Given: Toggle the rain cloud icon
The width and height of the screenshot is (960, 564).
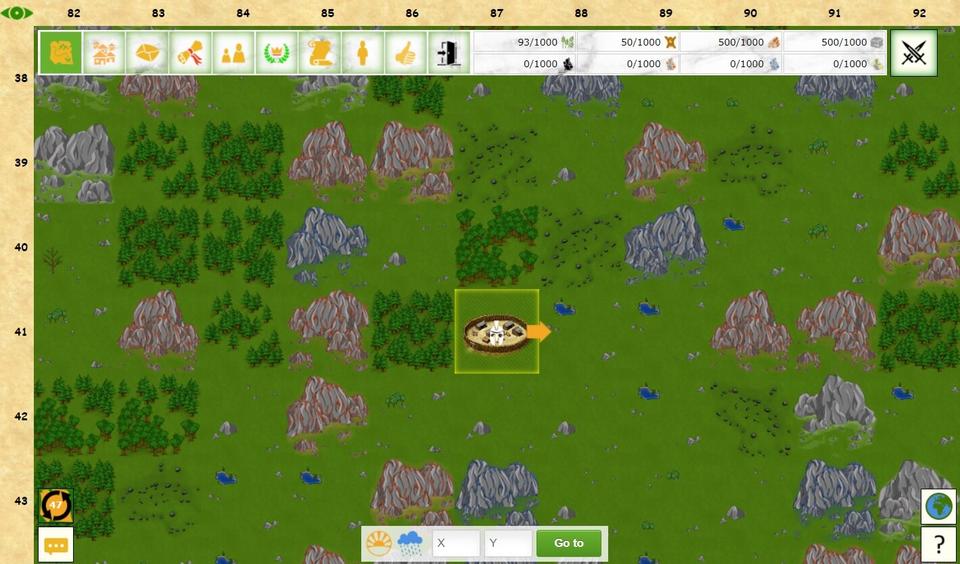Looking at the screenshot, I should click(410, 543).
